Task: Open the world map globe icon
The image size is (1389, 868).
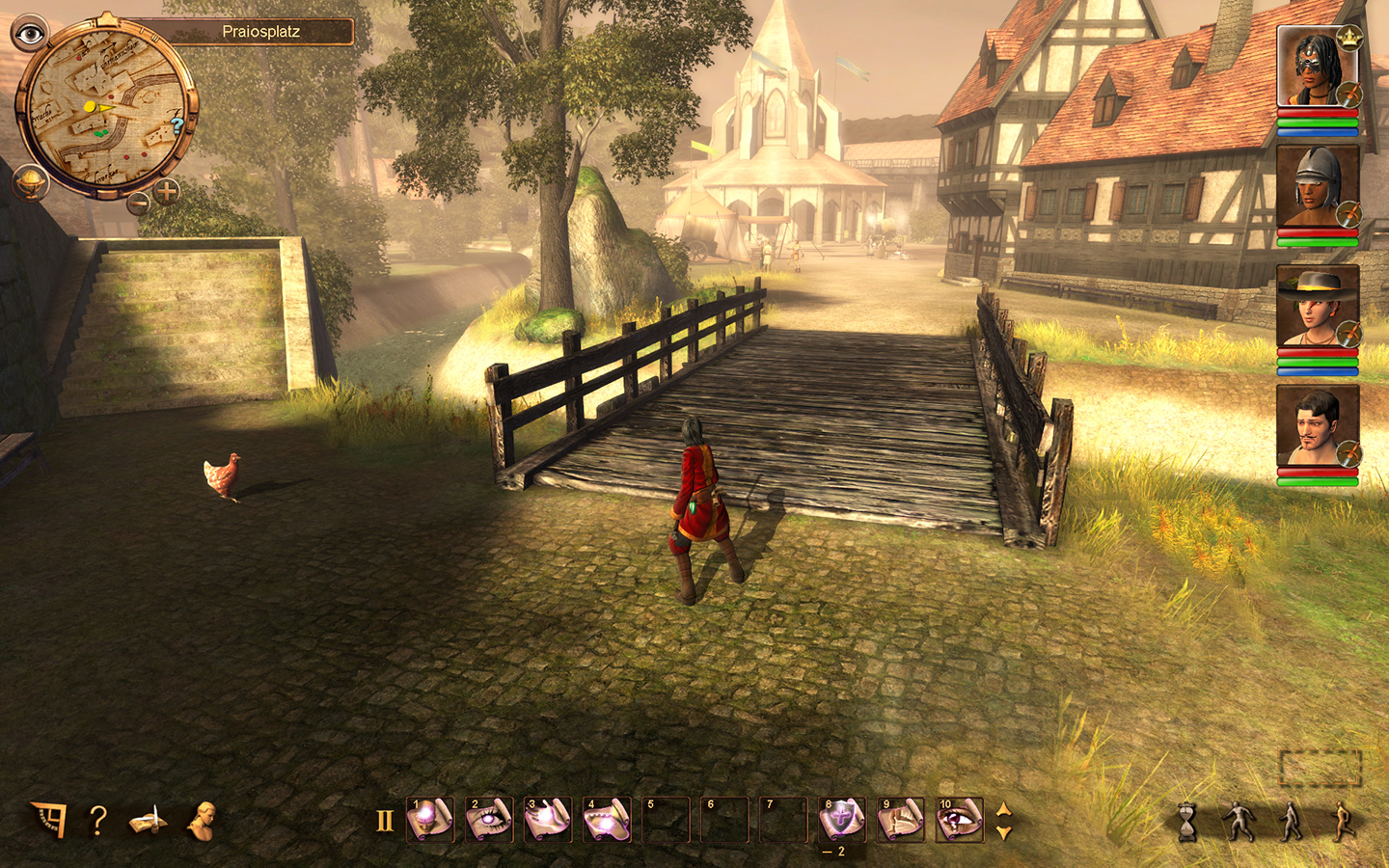Action: coord(31,182)
